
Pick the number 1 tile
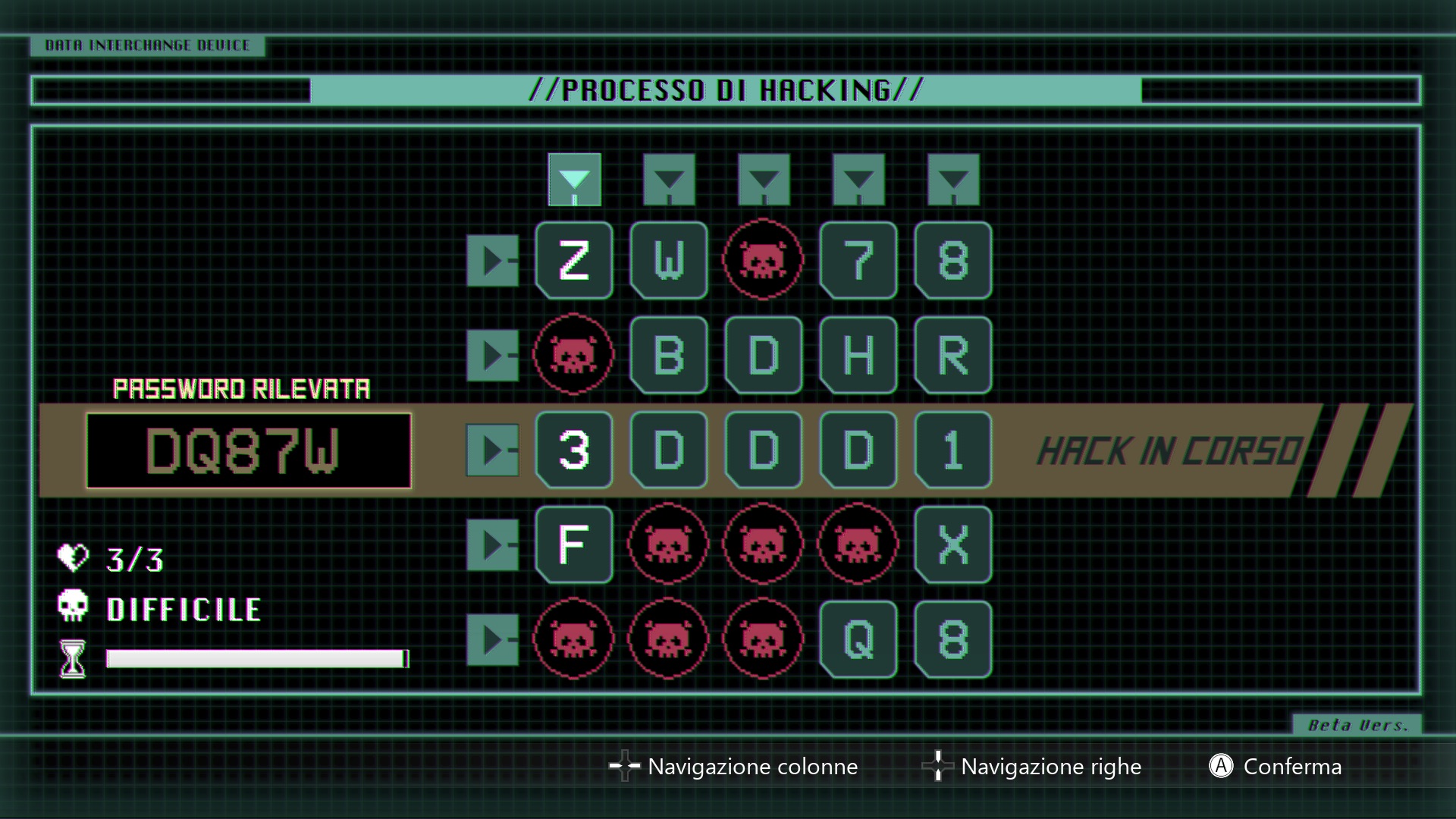953,450
